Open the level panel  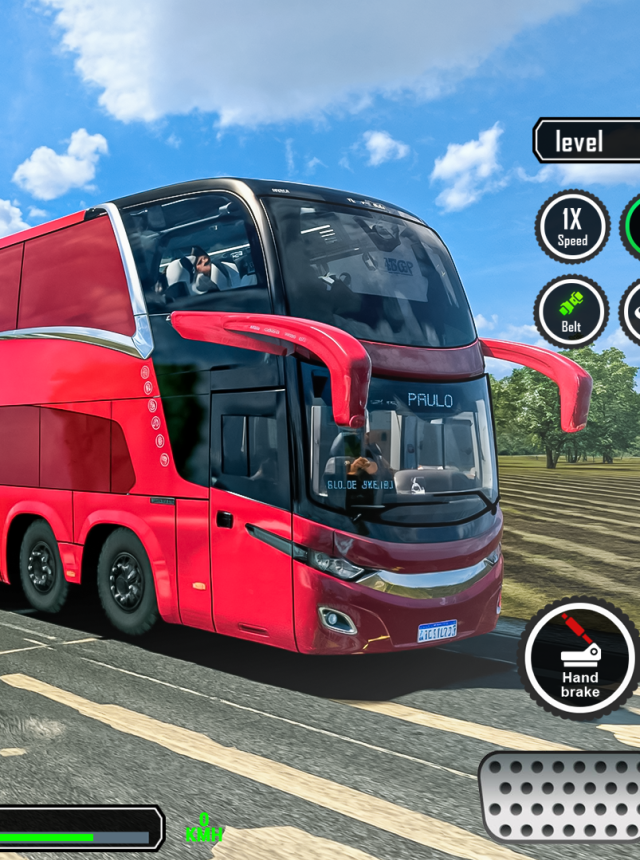tap(587, 141)
